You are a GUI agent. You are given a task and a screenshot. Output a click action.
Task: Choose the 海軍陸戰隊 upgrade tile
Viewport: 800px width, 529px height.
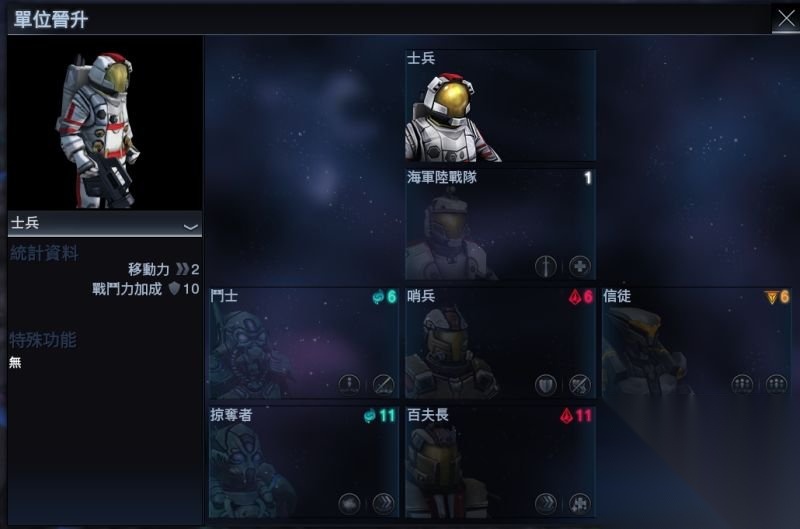pos(500,224)
